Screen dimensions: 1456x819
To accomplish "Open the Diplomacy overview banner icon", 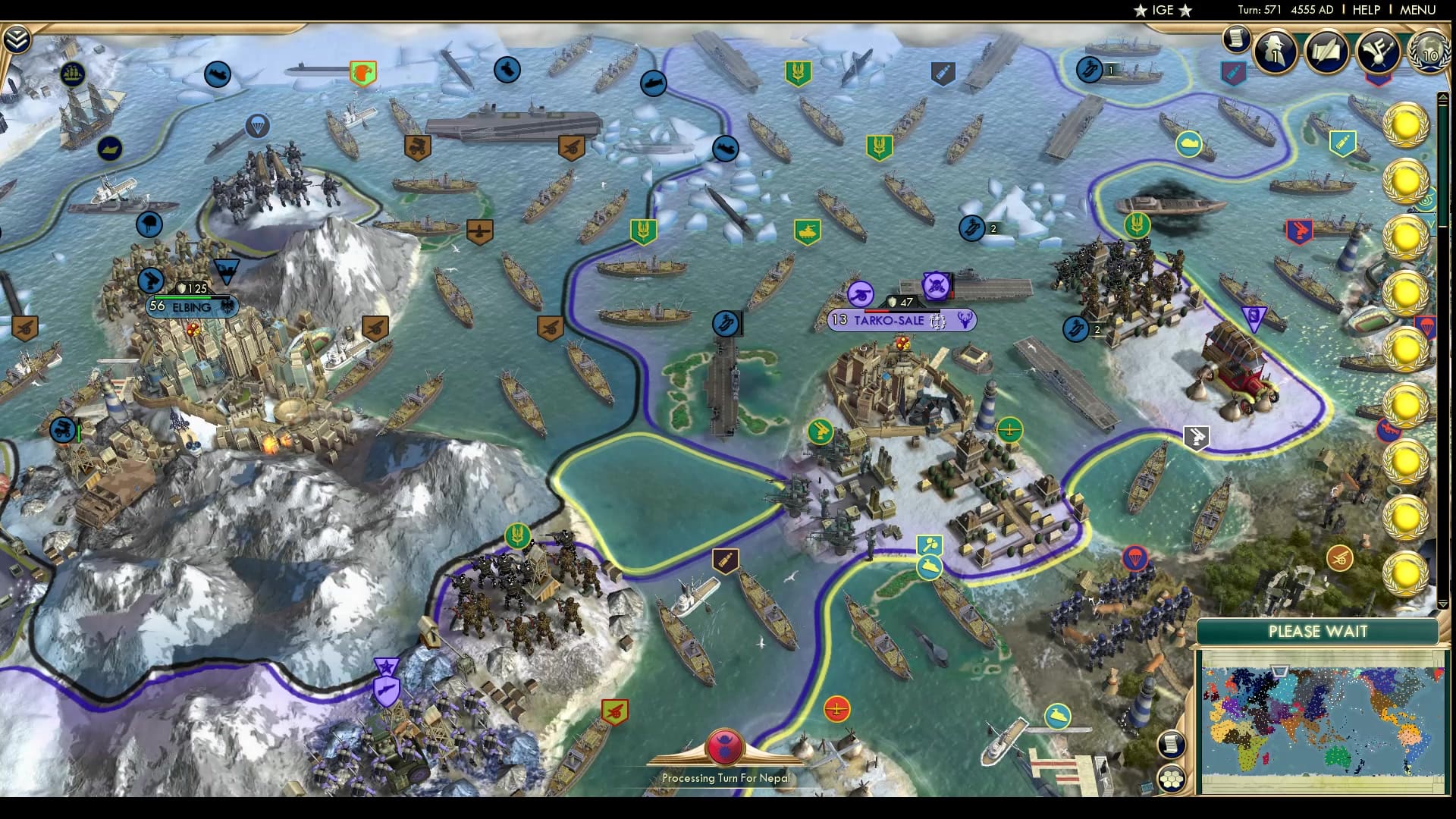I will tap(1380, 53).
